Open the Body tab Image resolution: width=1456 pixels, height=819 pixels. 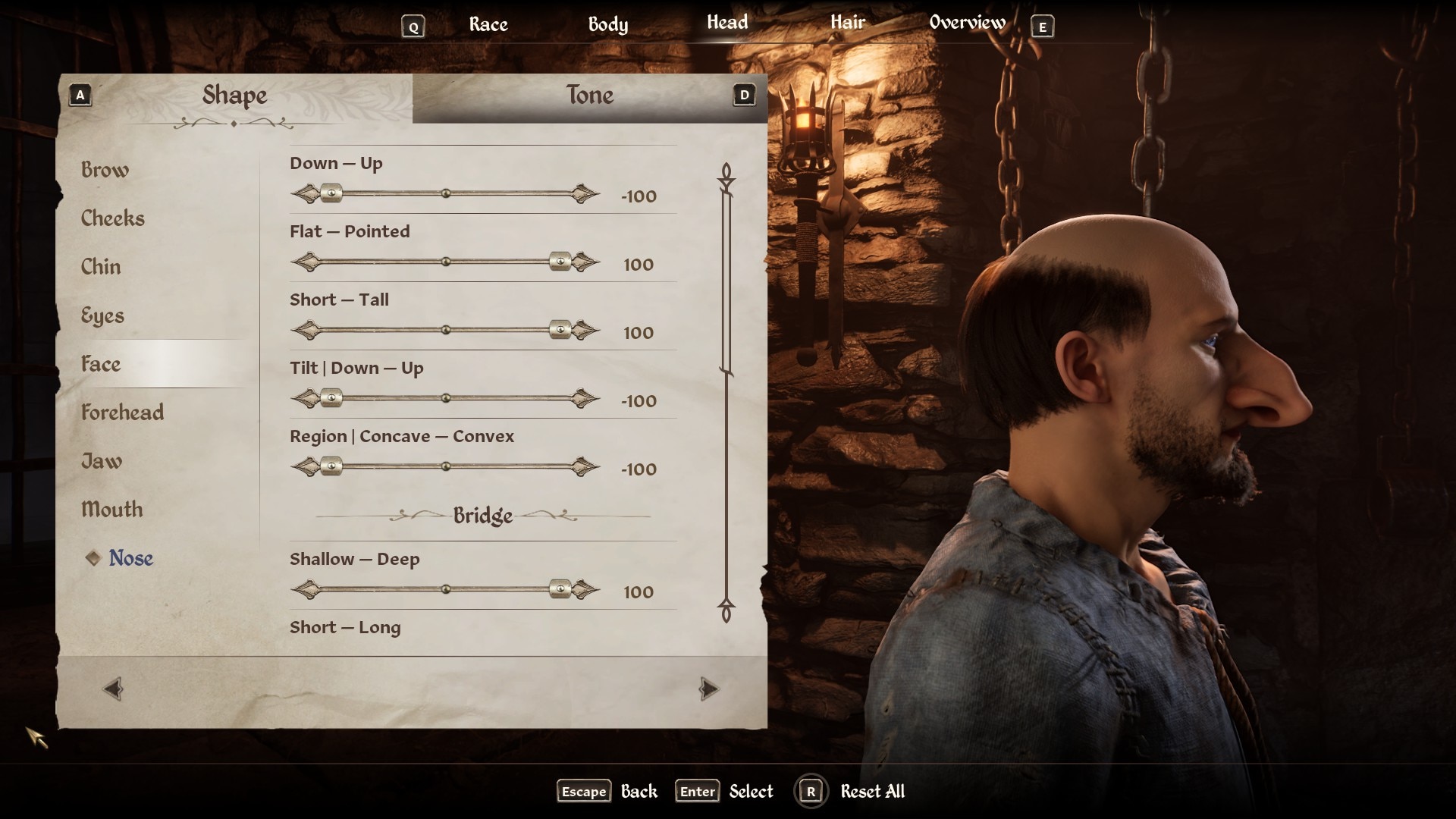click(x=608, y=24)
